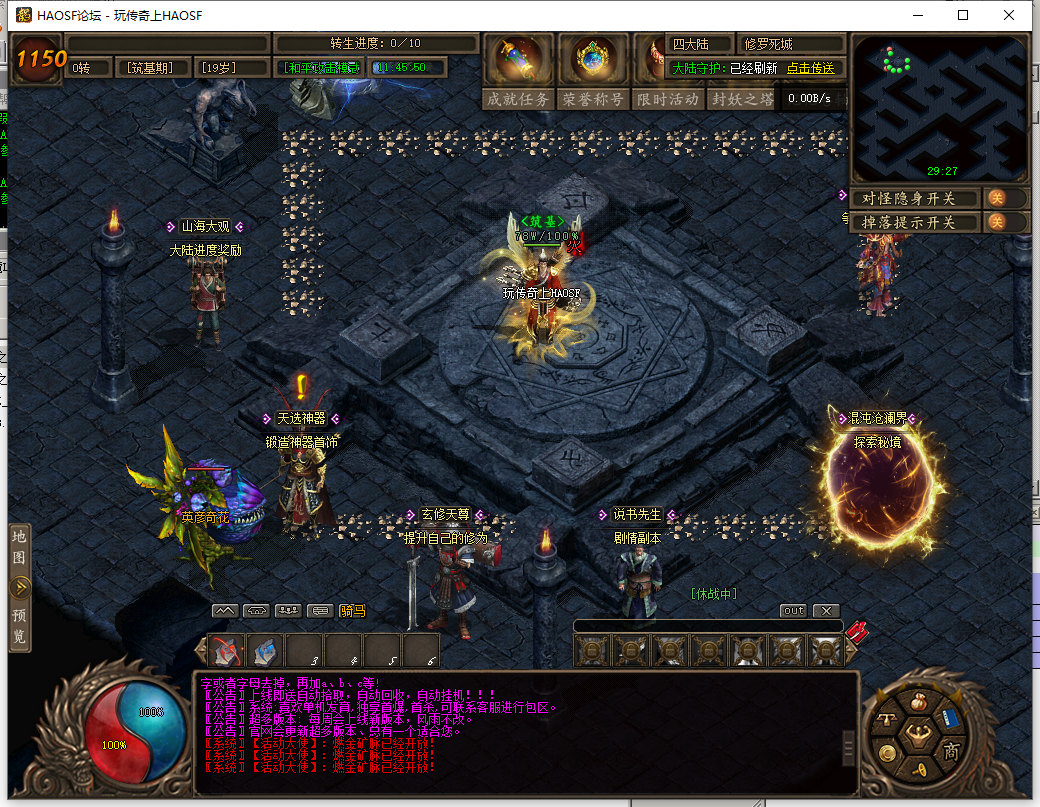Close the skill bar with X button
The width and height of the screenshot is (1040, 807).
click(x=826, y=610)
